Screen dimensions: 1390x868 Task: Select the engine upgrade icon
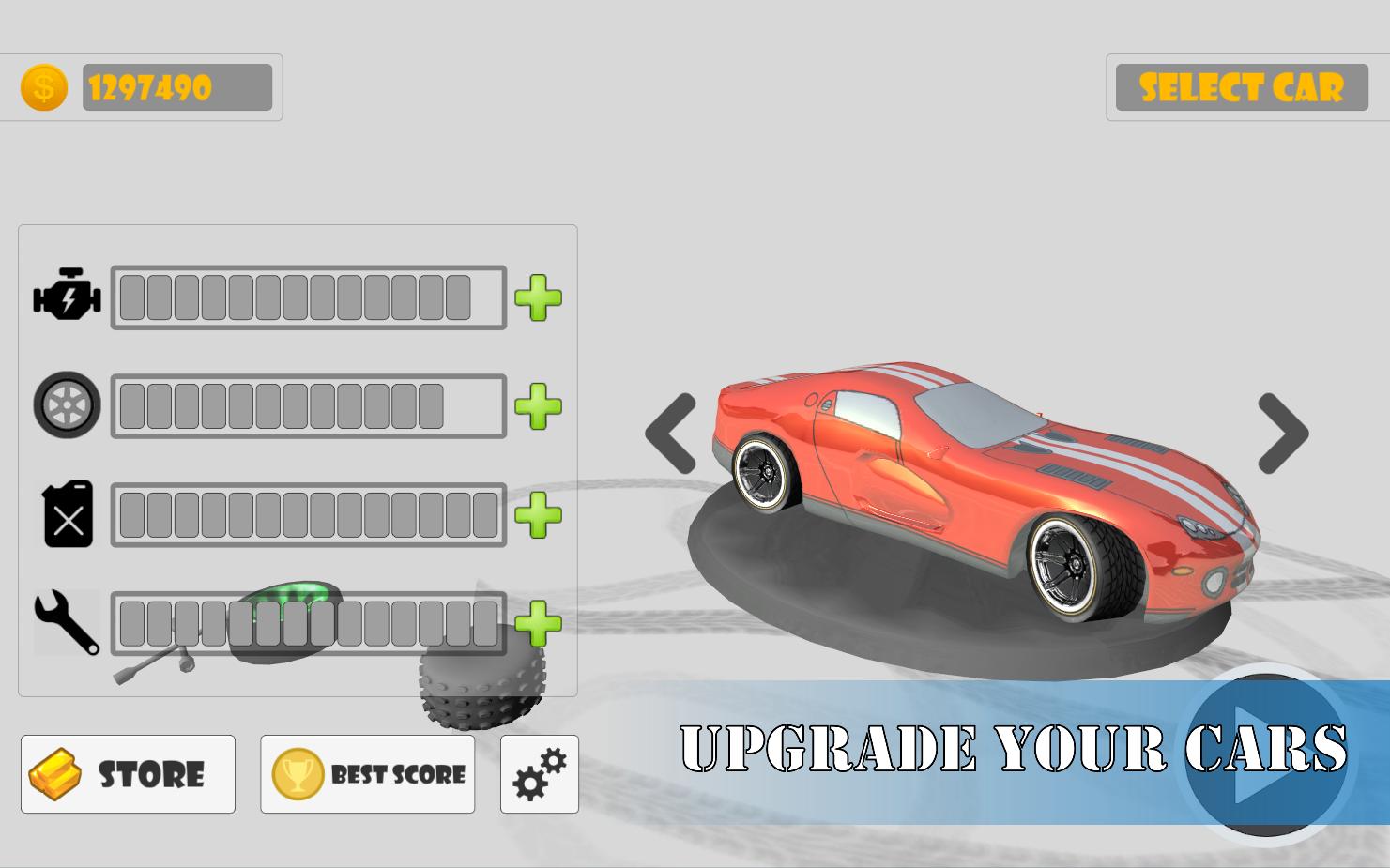67,297
